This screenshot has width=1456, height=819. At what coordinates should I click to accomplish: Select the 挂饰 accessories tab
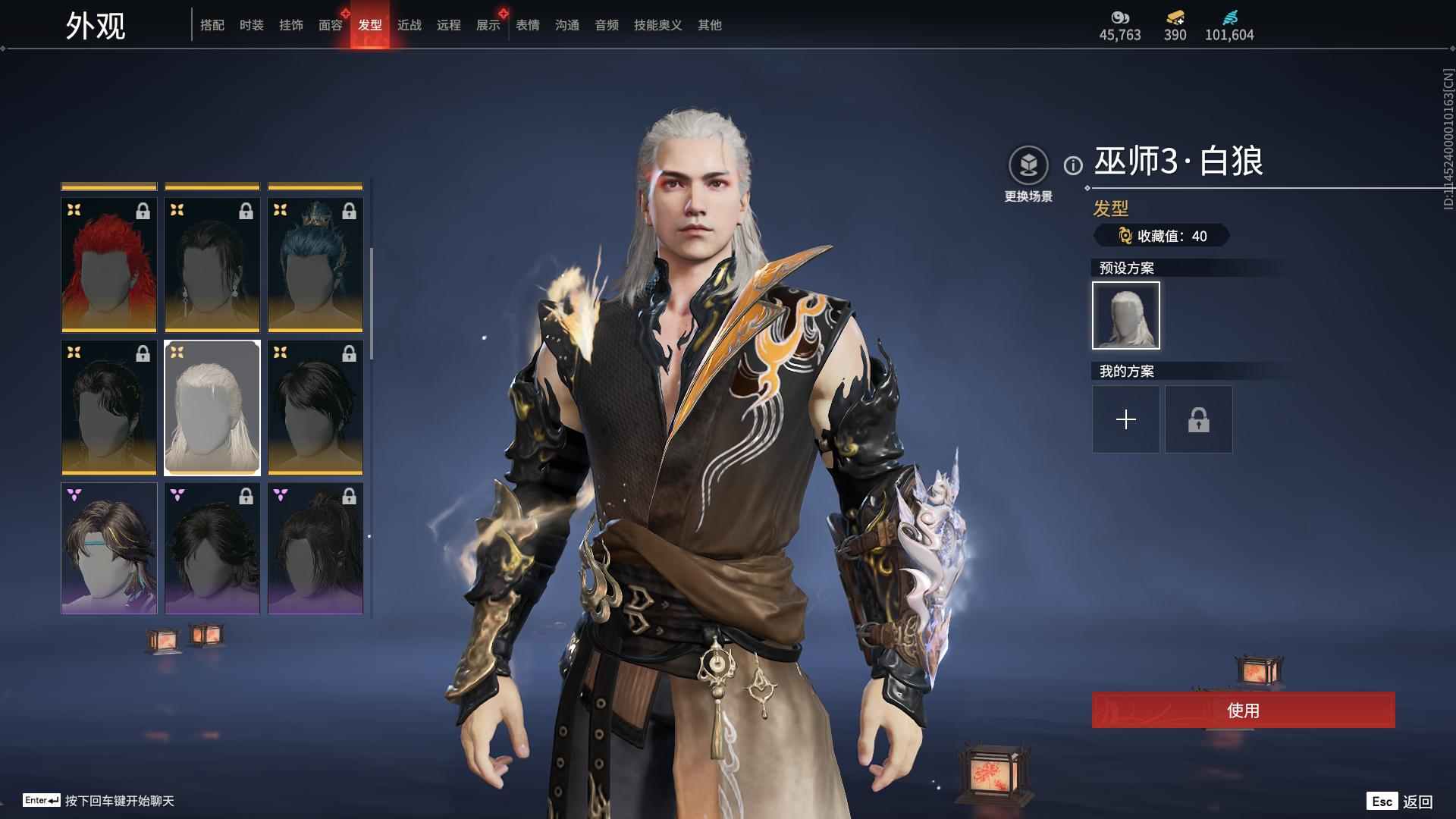point(291,25)
